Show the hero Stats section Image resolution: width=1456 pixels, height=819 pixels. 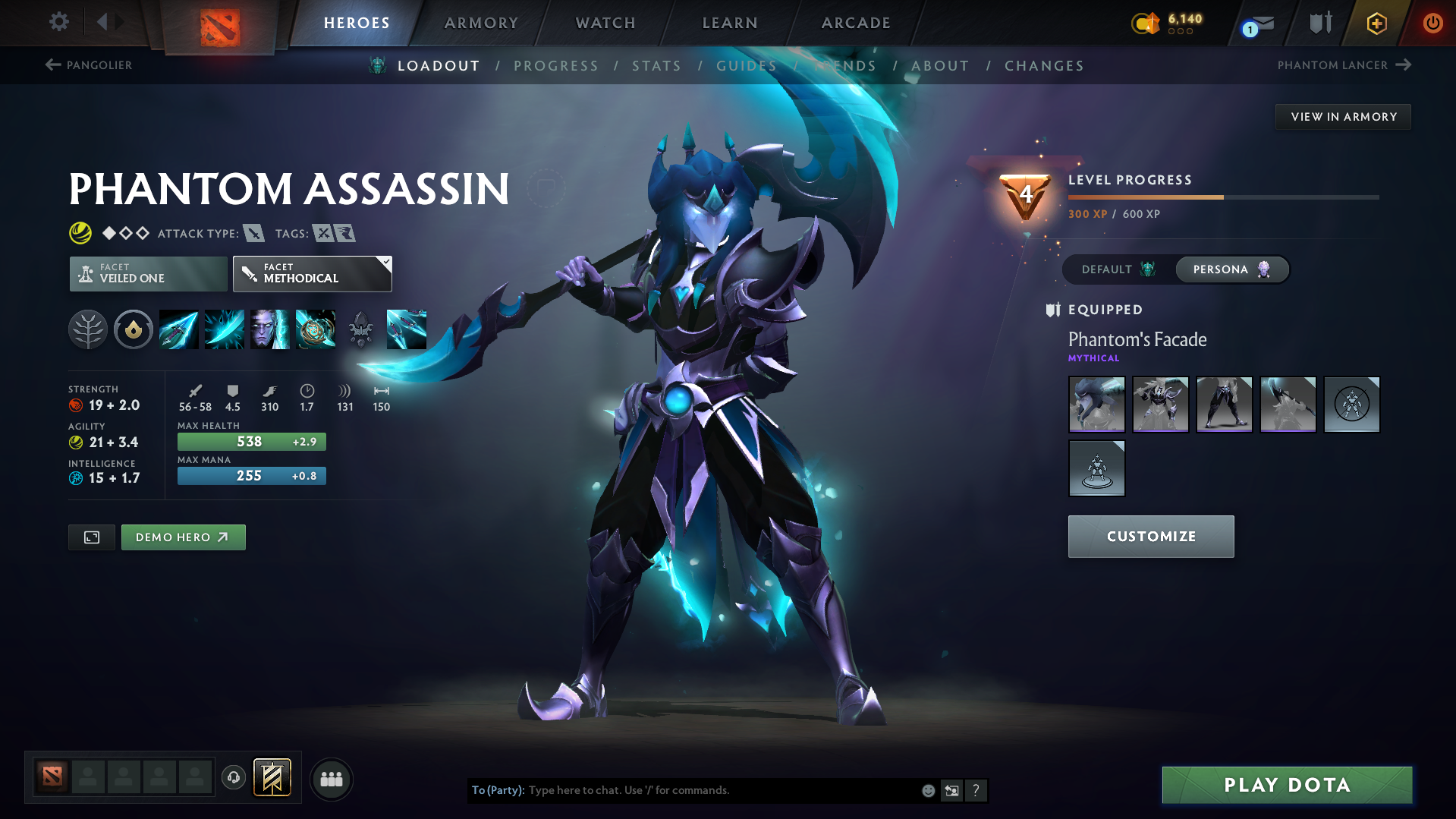(656, 66)
